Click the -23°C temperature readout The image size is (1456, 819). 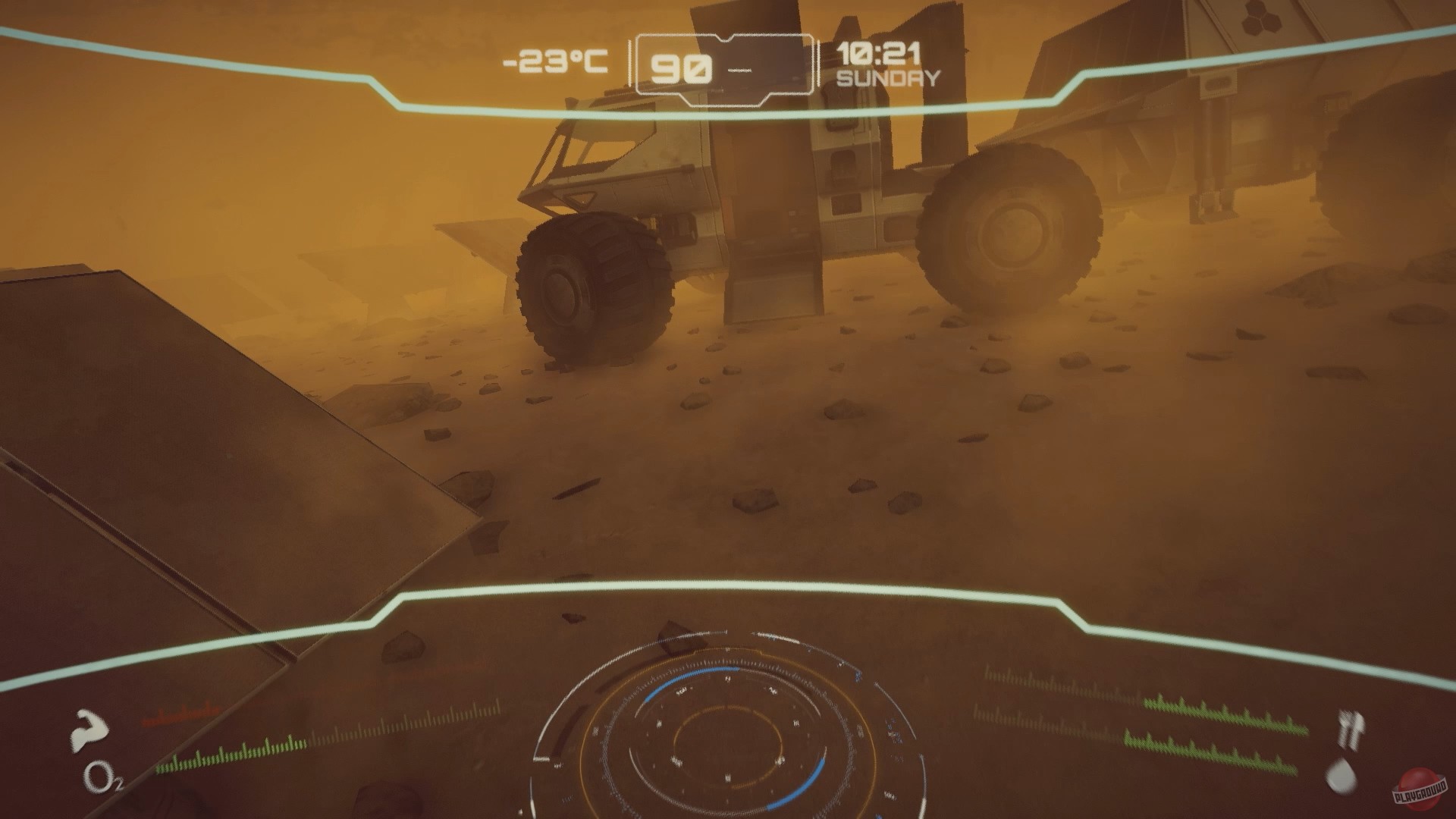pyautogui.click(x=556, y=62)
